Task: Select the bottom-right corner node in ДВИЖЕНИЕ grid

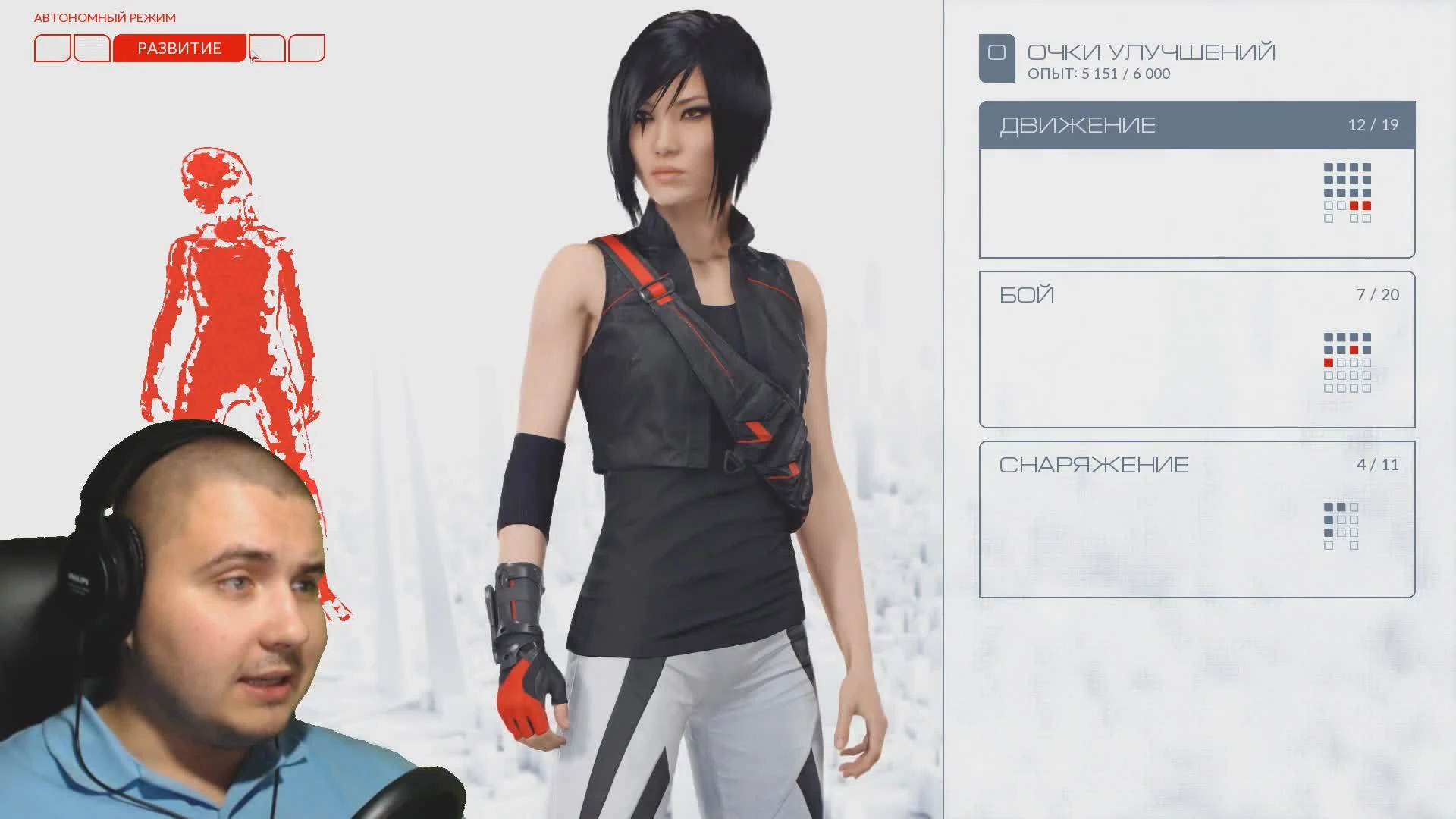Action: 1367,218
